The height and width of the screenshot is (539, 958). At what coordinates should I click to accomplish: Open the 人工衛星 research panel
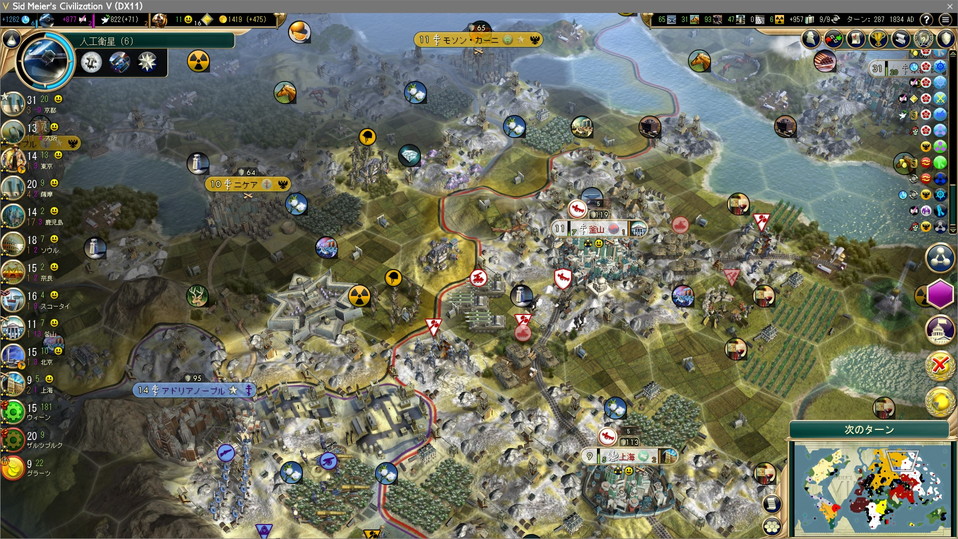tap(99, 41)
